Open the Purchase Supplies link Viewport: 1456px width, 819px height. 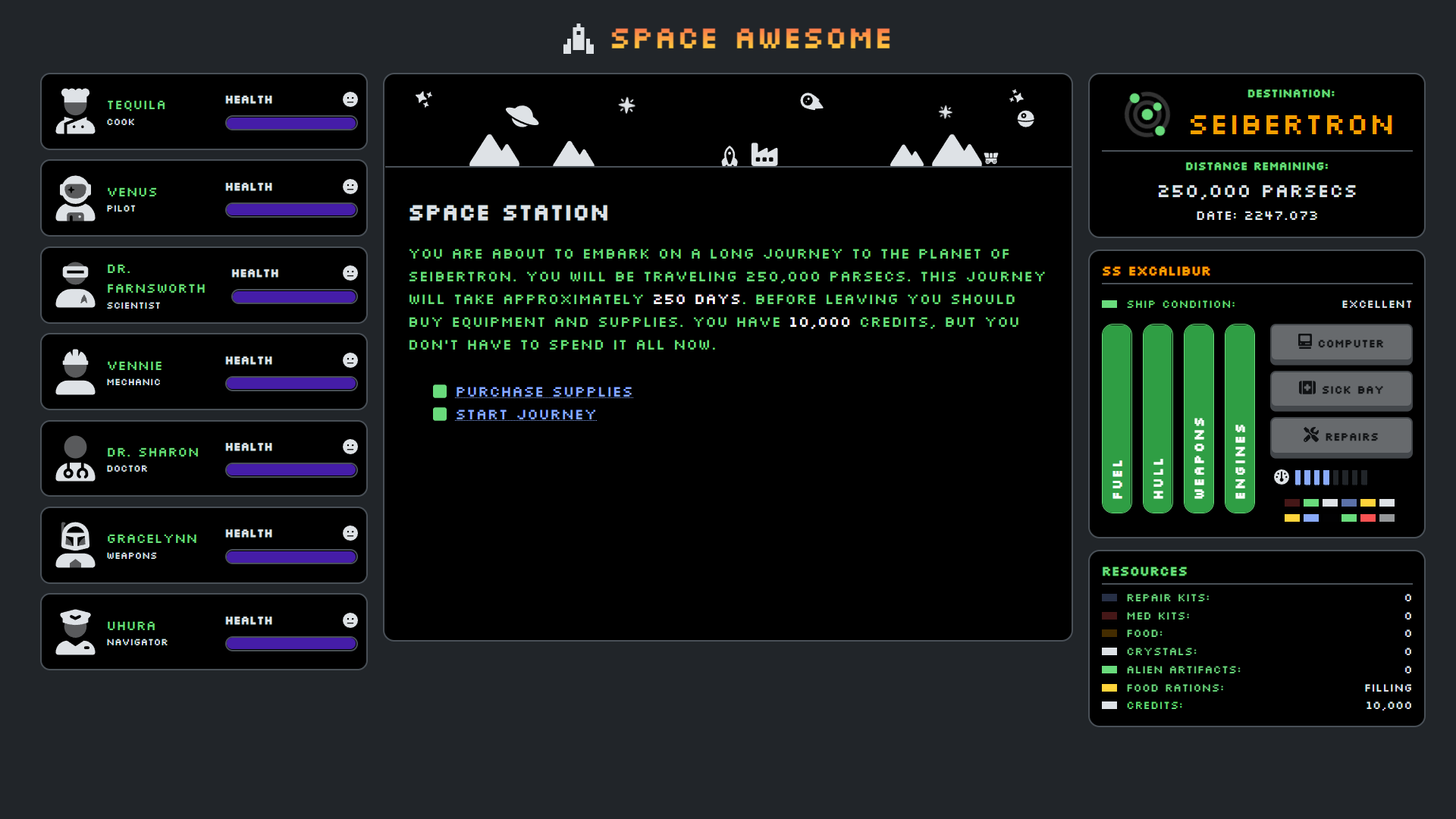(x=544, y=392)
